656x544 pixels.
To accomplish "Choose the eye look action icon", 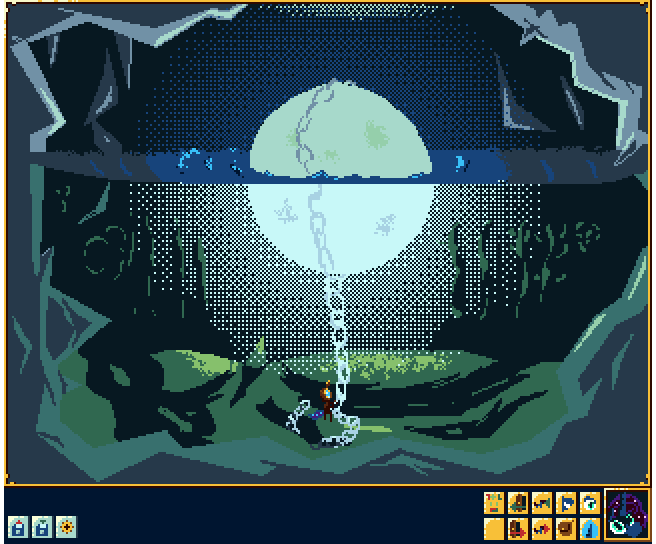I will pos(590,503).
